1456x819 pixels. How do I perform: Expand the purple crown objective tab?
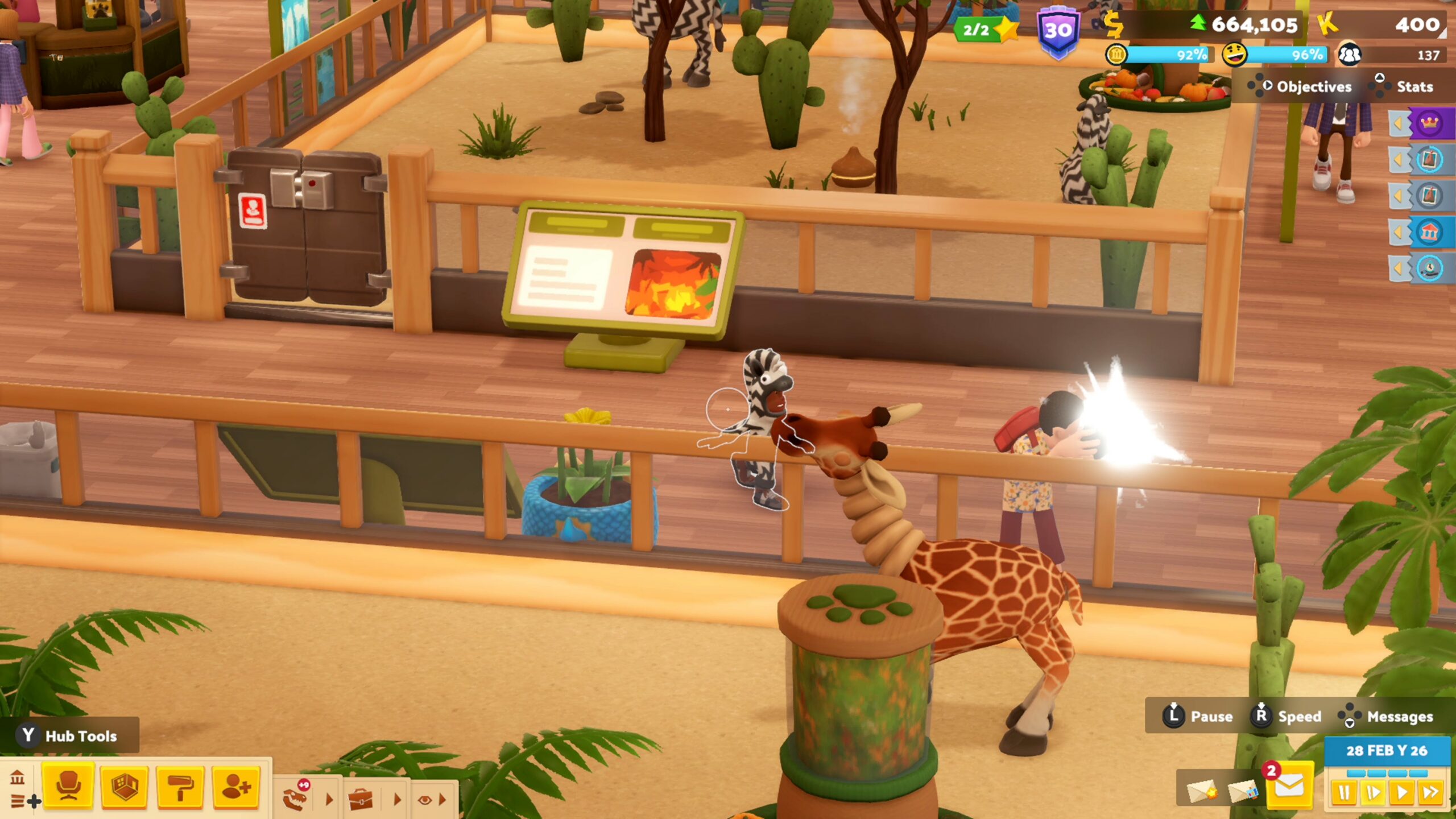[x=1428, y=123]
